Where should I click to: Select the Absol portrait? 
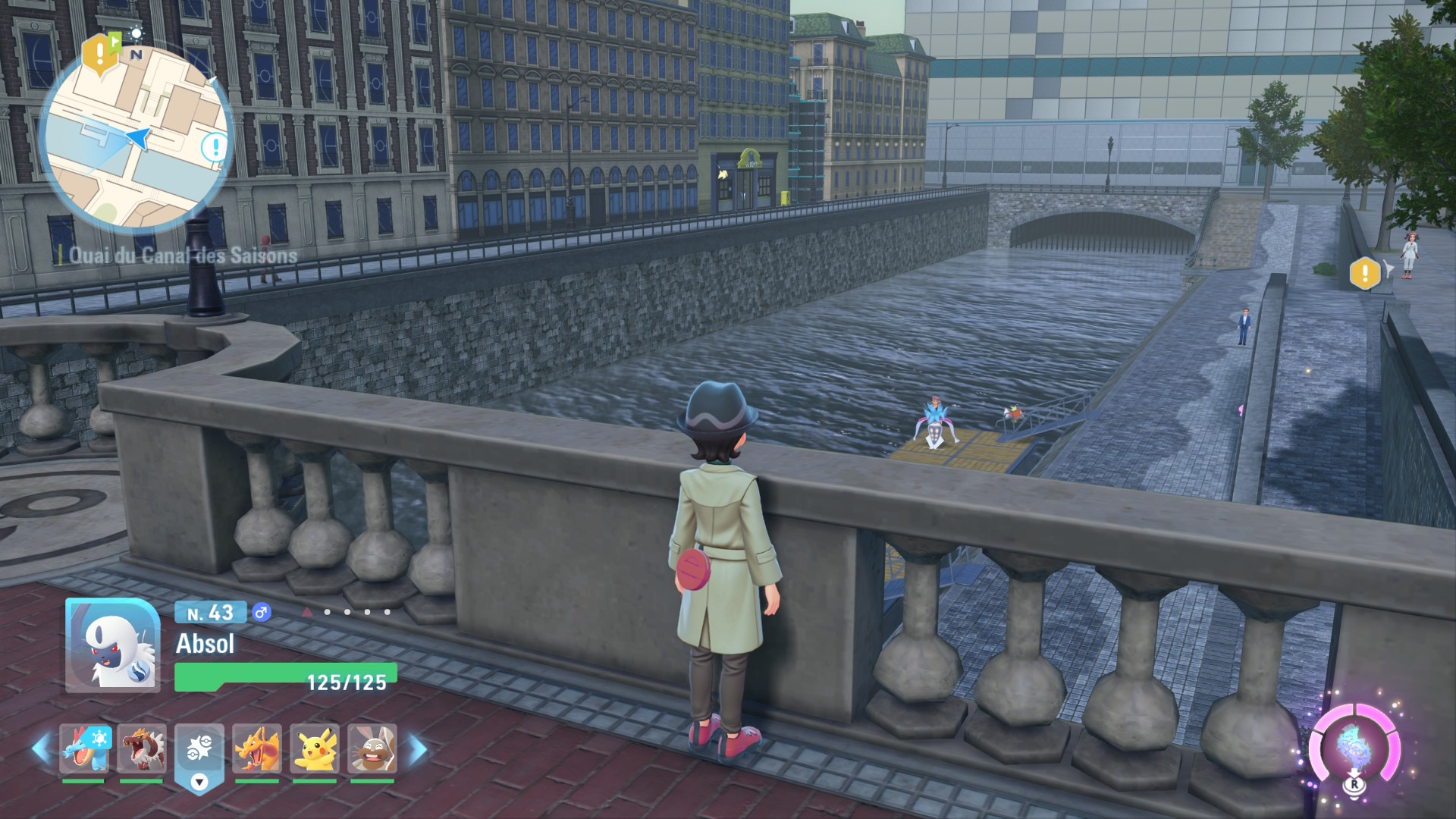112,645
